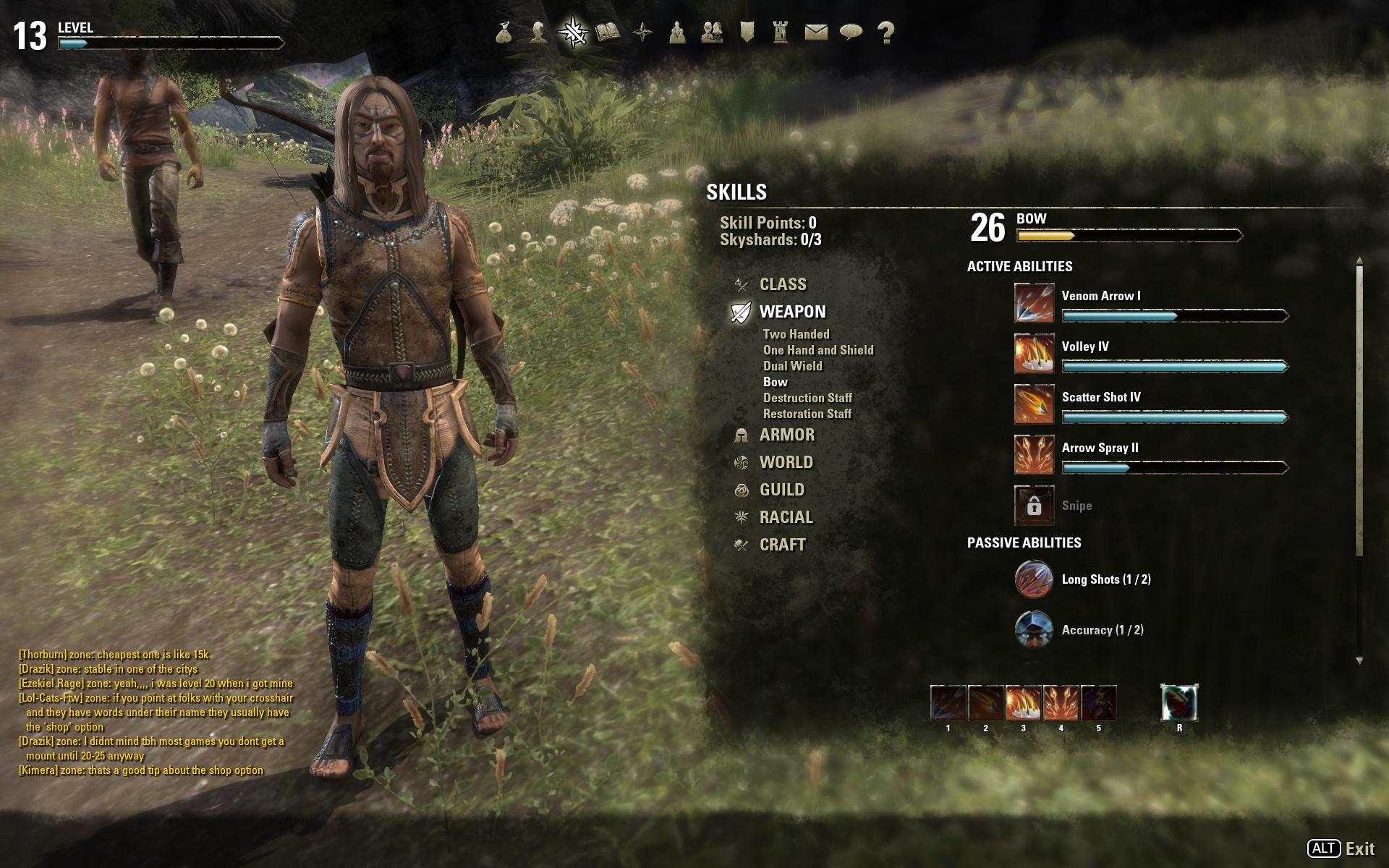Image resolution: width=1389 pixels, height=868 pixels.
Task: Switch to Restoration Staff skills
Action: point(807,414)
